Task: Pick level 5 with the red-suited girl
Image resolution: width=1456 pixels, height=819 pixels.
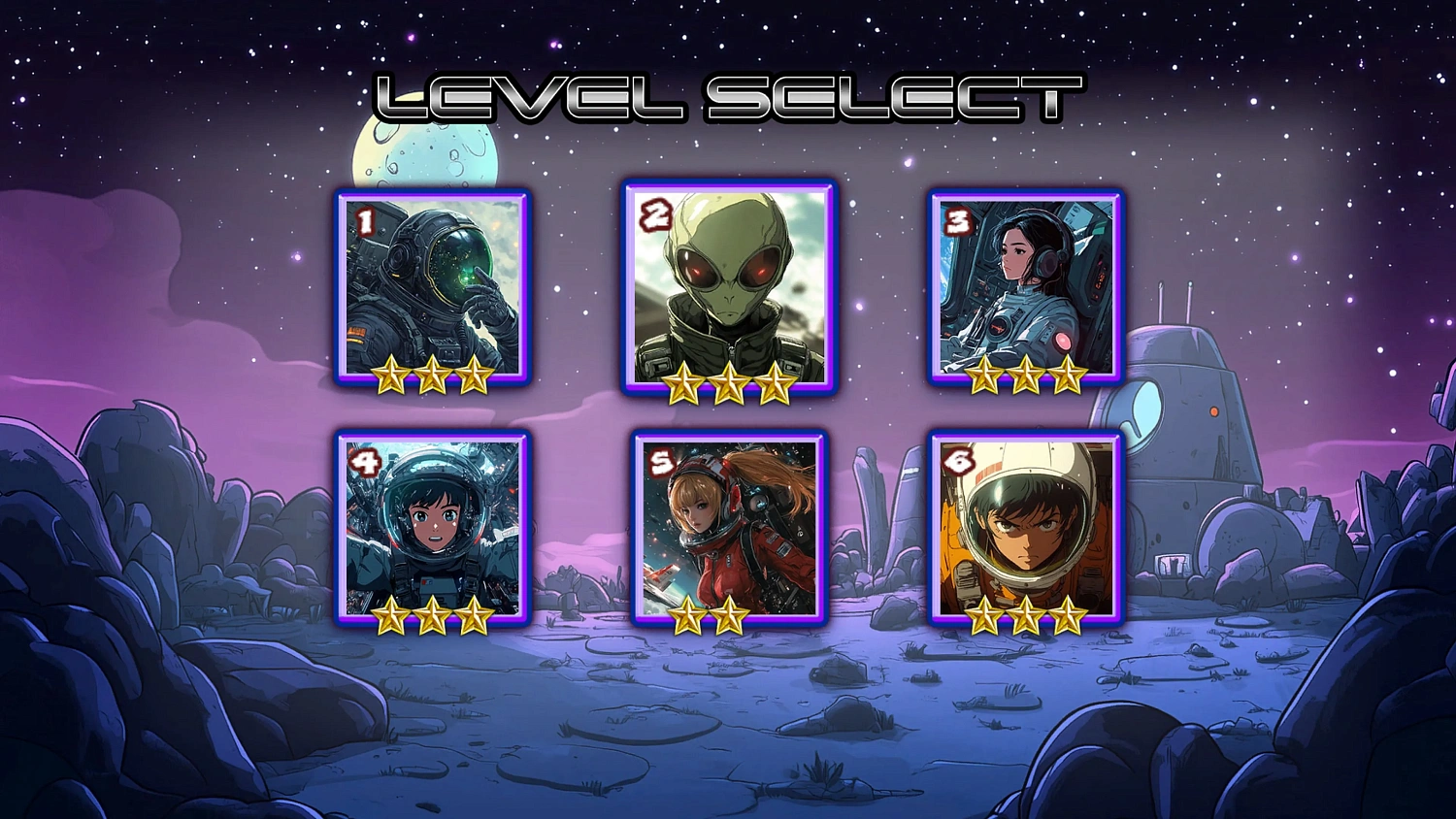Action: tap(729, 527)
